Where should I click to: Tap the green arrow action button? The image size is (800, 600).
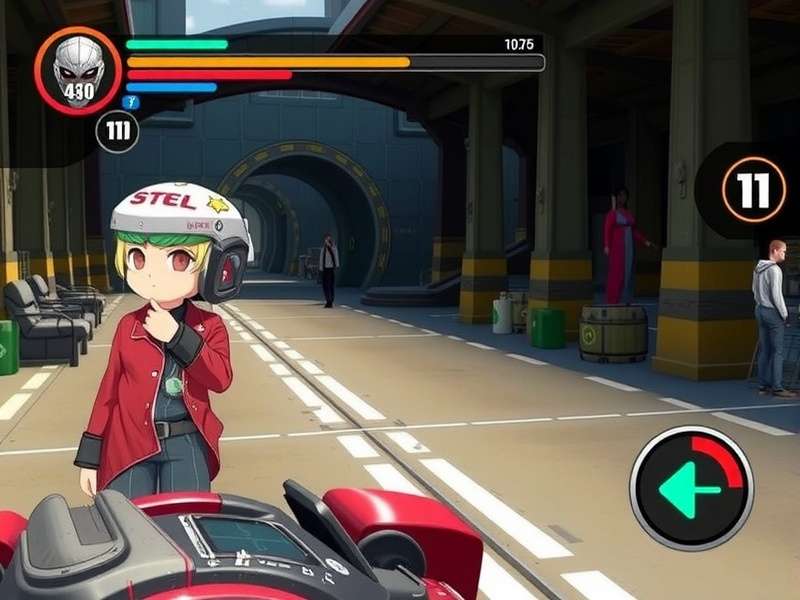(690, 488)
